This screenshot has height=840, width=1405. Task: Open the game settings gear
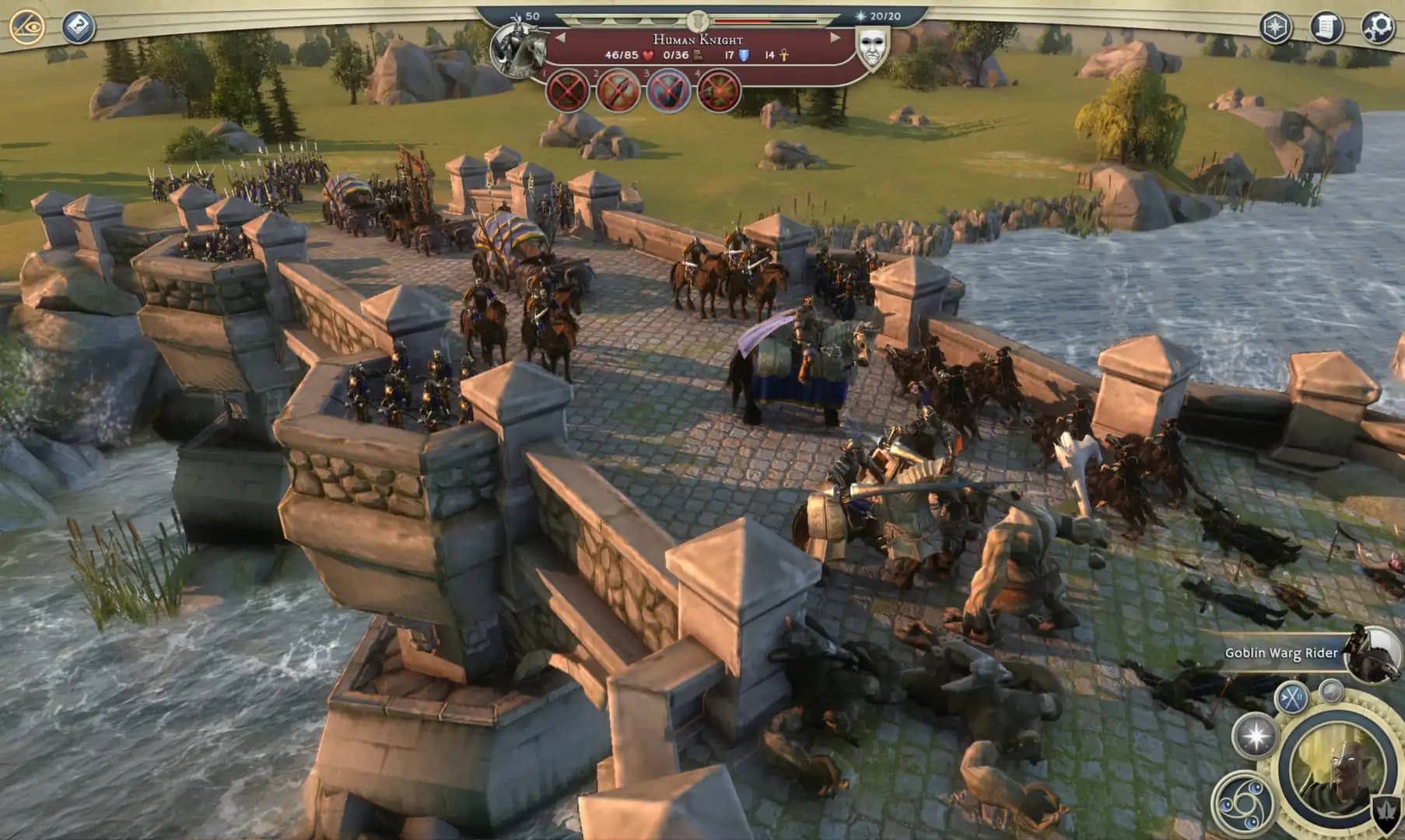coord(1377,26)
